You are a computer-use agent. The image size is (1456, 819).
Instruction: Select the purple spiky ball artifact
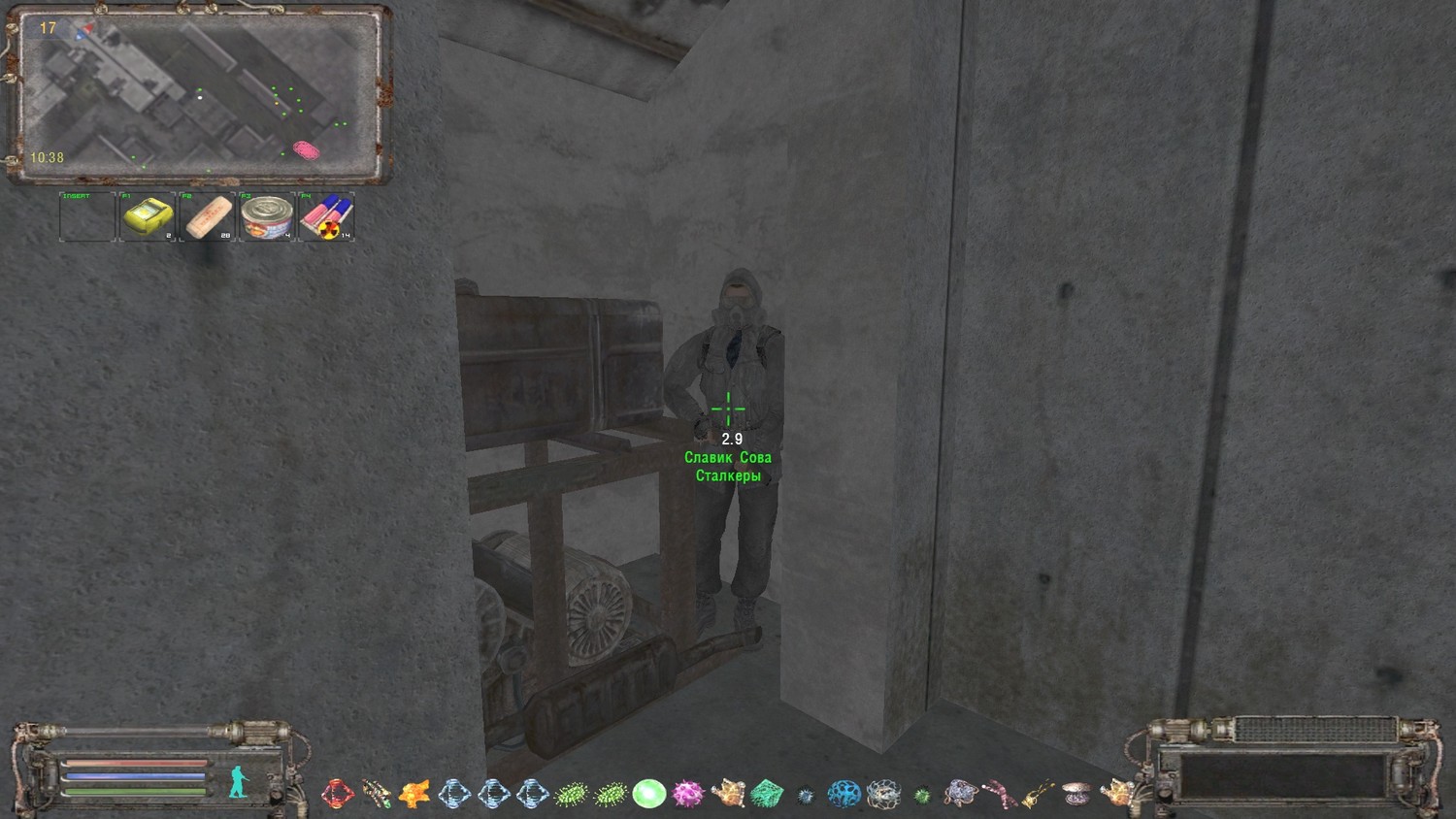click(687, 794)
